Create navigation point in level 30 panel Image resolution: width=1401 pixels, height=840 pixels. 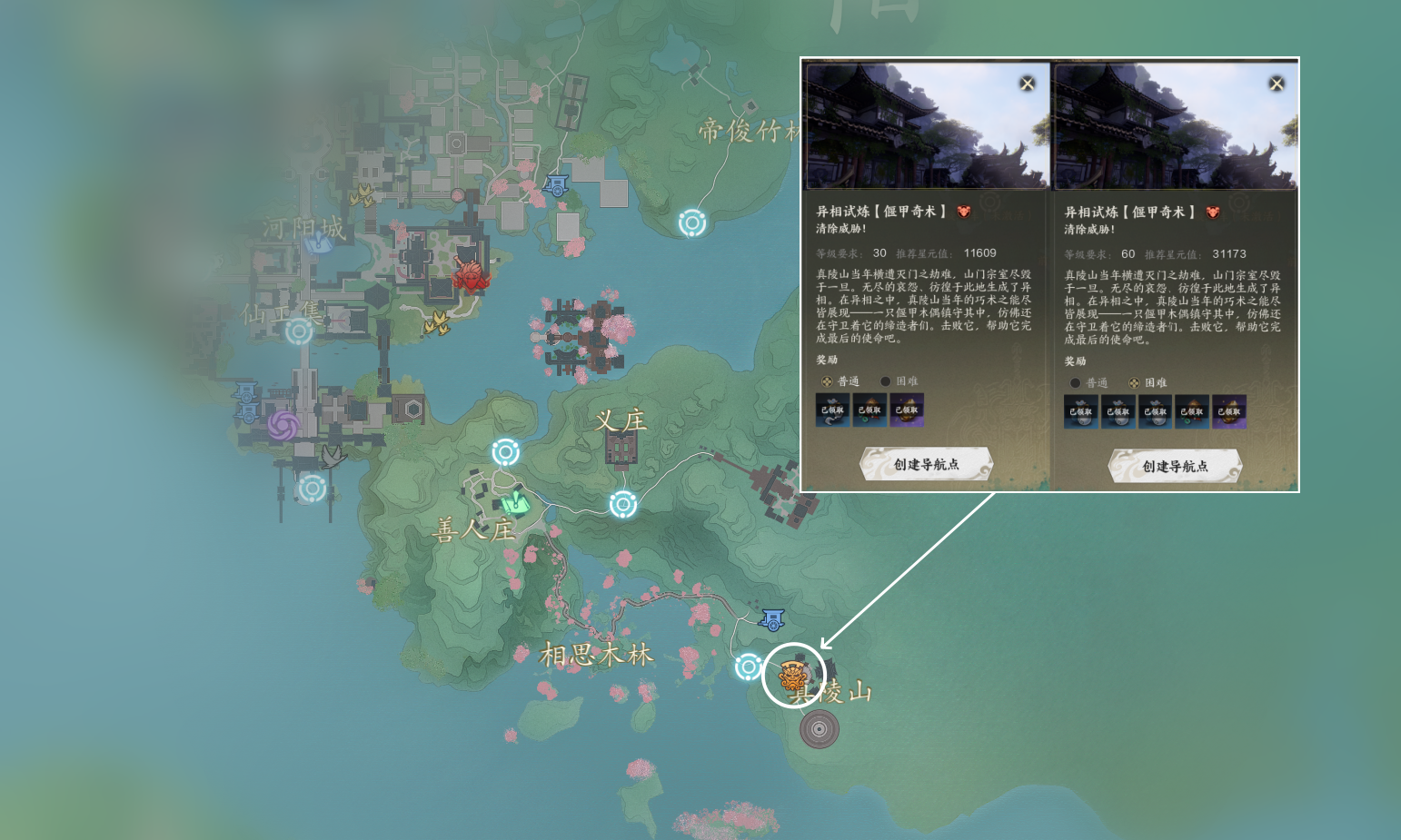pyautogui.click(x=926, y=464)
